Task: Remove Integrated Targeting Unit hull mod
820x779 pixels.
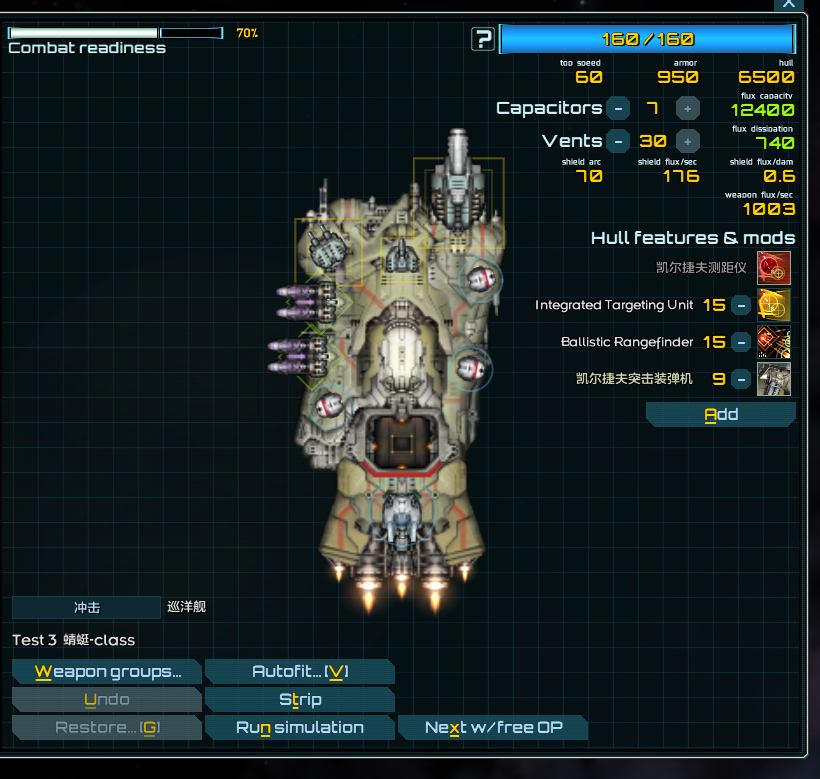Action: click(741, 305)
